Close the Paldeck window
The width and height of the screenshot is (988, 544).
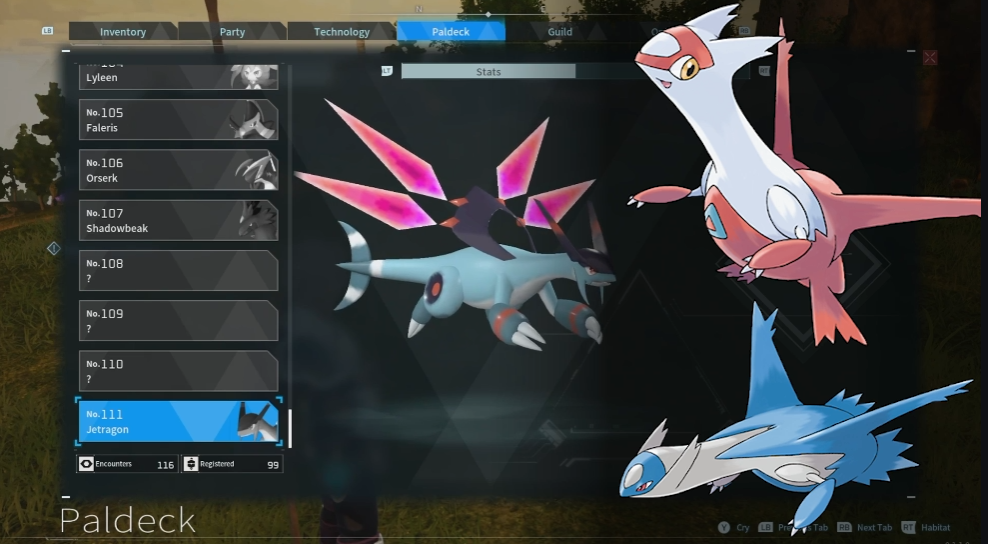930,58
